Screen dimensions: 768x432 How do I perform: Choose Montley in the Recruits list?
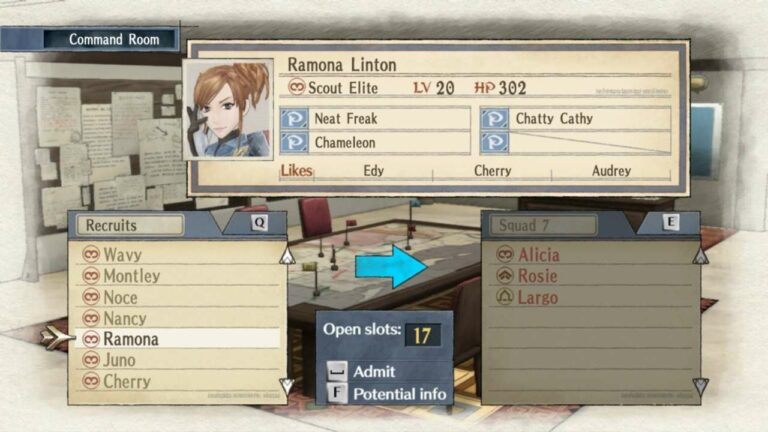131,276
